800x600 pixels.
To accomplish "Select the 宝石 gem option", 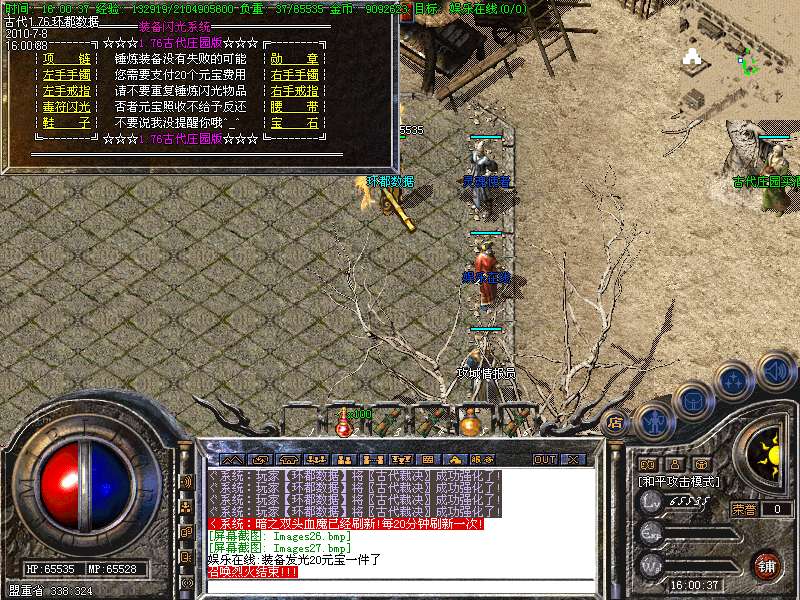I will pyautogui.click(x=294, y=123).
